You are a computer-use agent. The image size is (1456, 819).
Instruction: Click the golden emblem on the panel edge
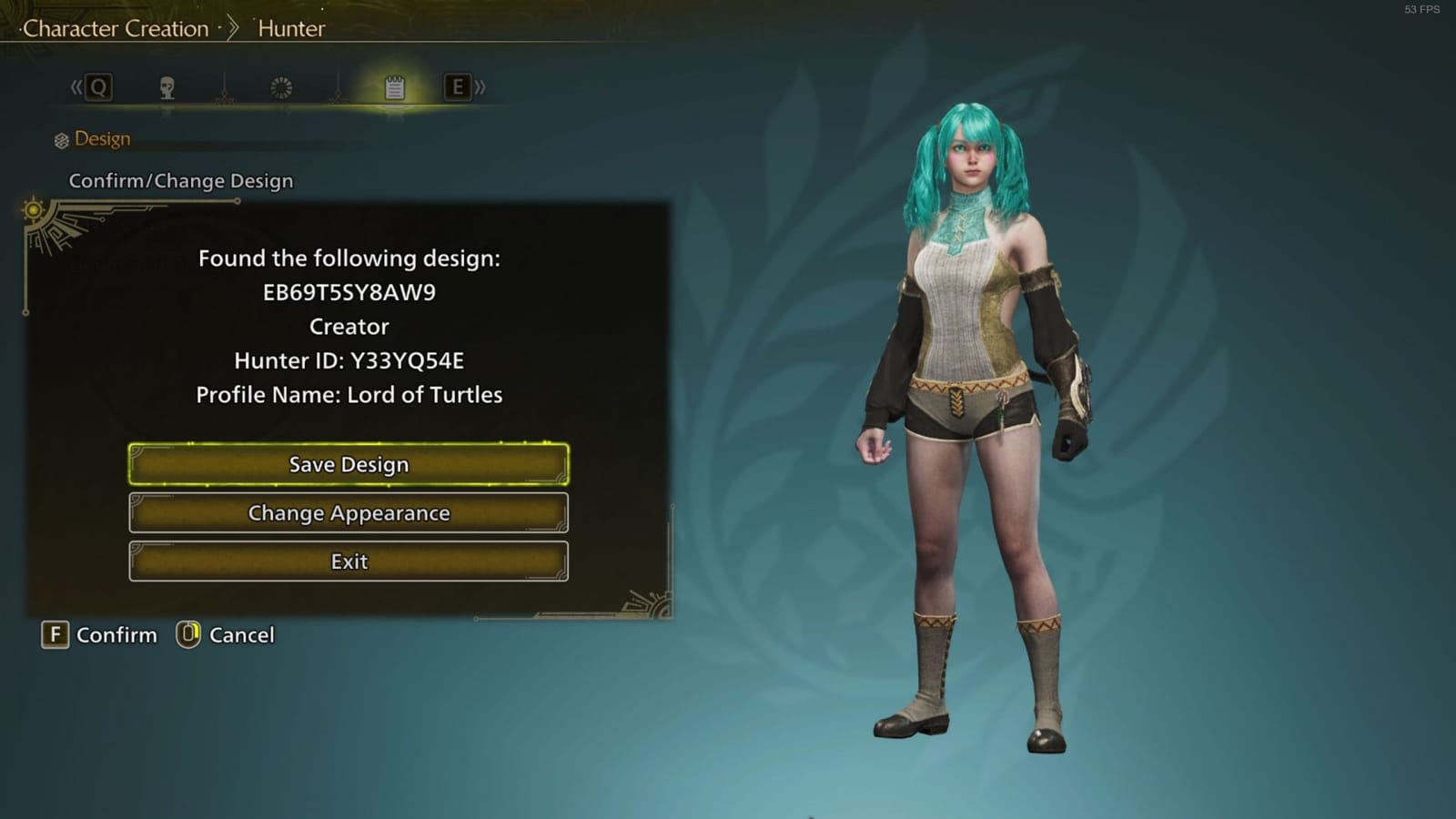(34, 211)
